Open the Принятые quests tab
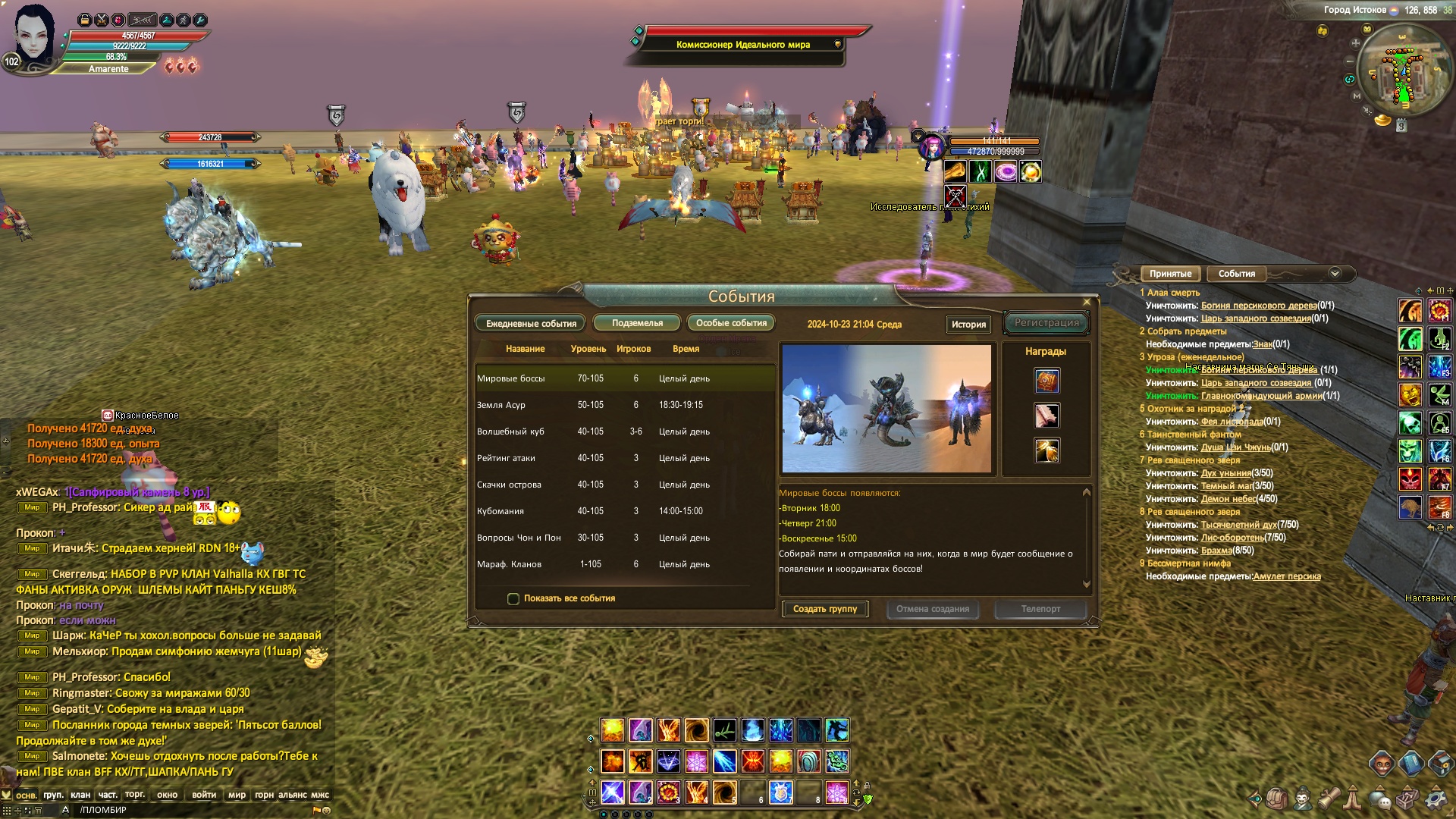 click(x=1170, y=274)
